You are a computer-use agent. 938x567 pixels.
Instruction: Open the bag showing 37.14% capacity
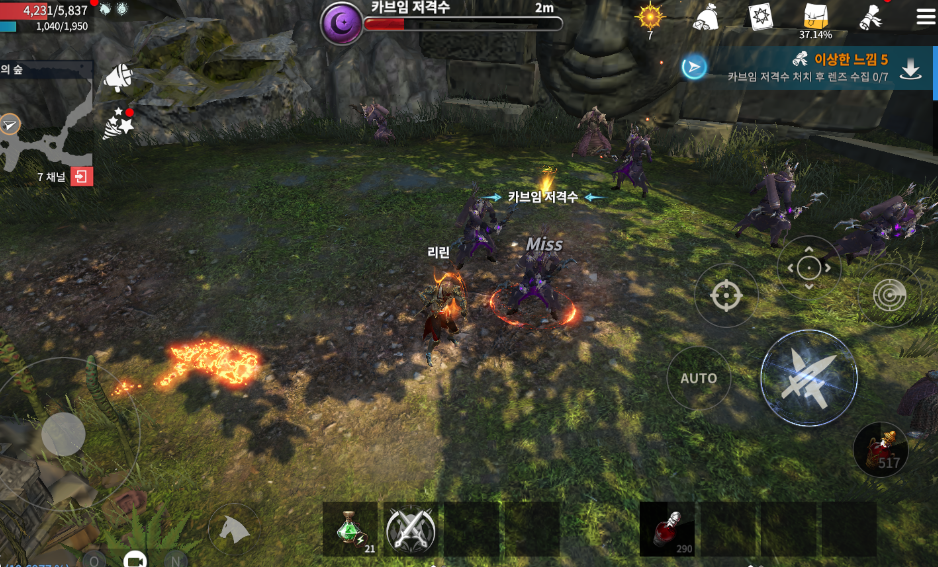pyautogui.click(x=817, y=17)
